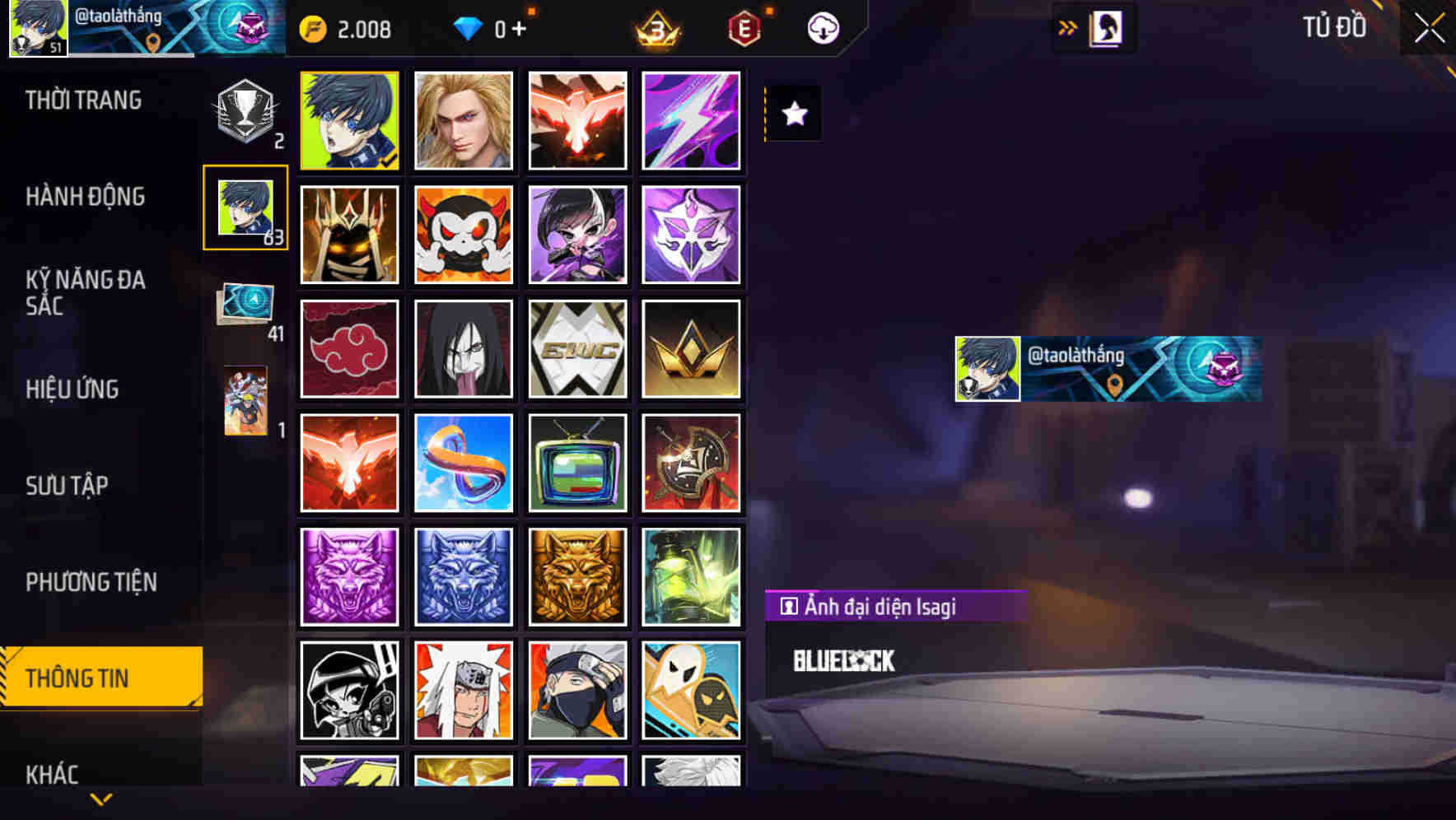Click the red E event badge
Image resolution: width=1456 pixels, height=820 pixels.
click(744, 27)
